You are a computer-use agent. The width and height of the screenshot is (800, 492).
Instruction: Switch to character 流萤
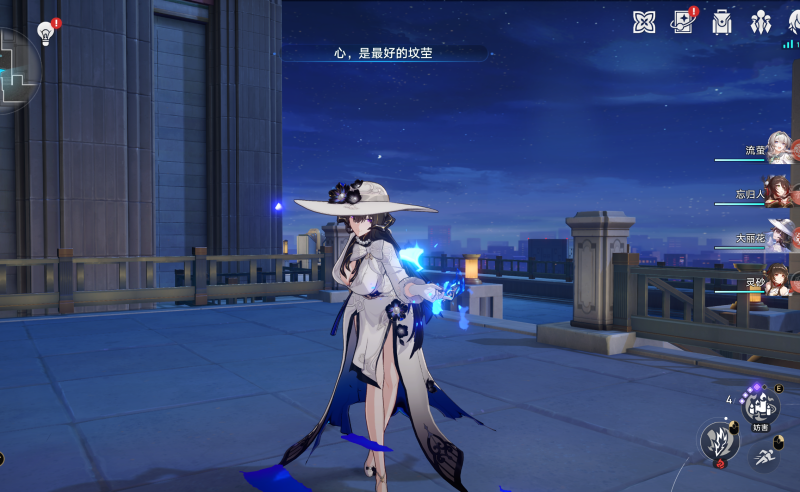pos(778,149)
